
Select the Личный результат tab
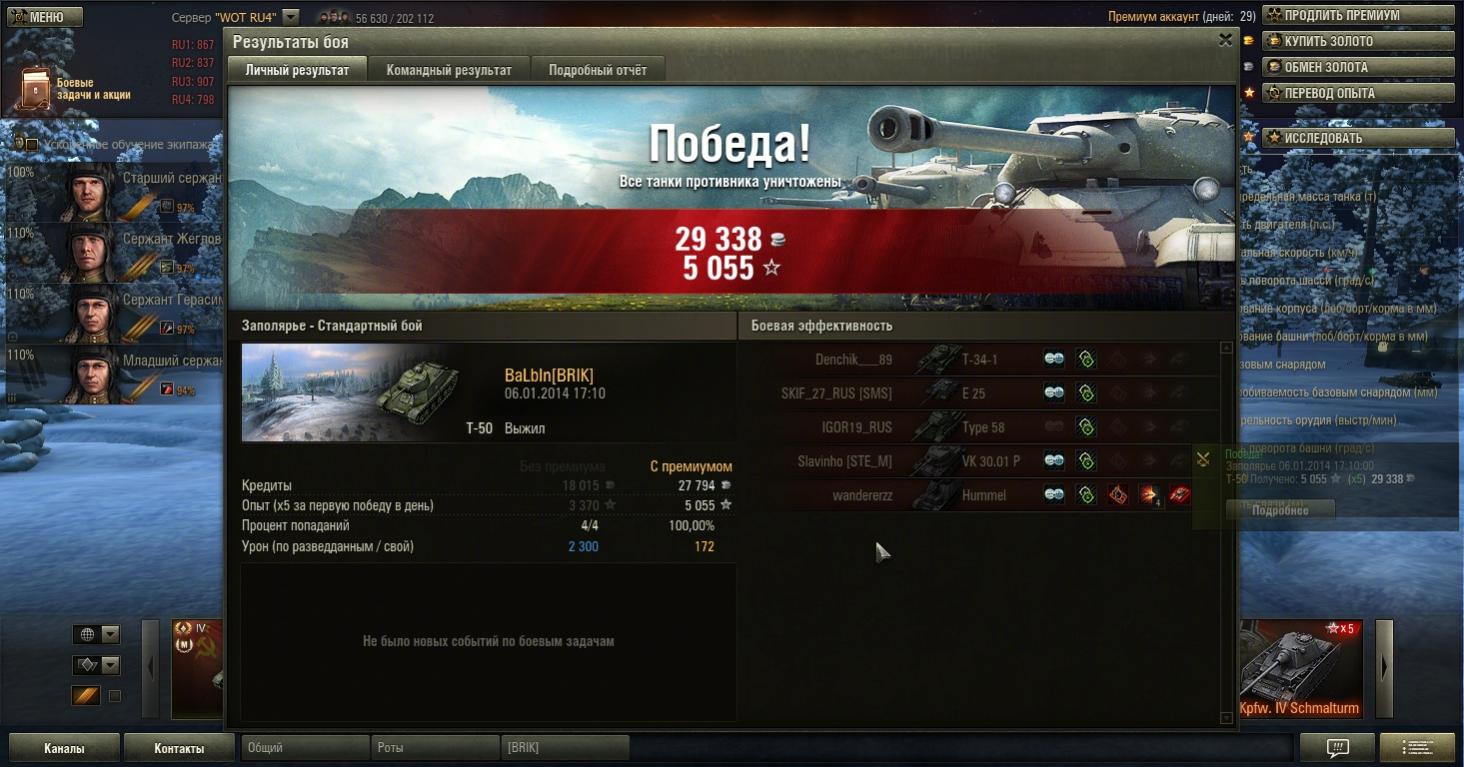(297, 70)
